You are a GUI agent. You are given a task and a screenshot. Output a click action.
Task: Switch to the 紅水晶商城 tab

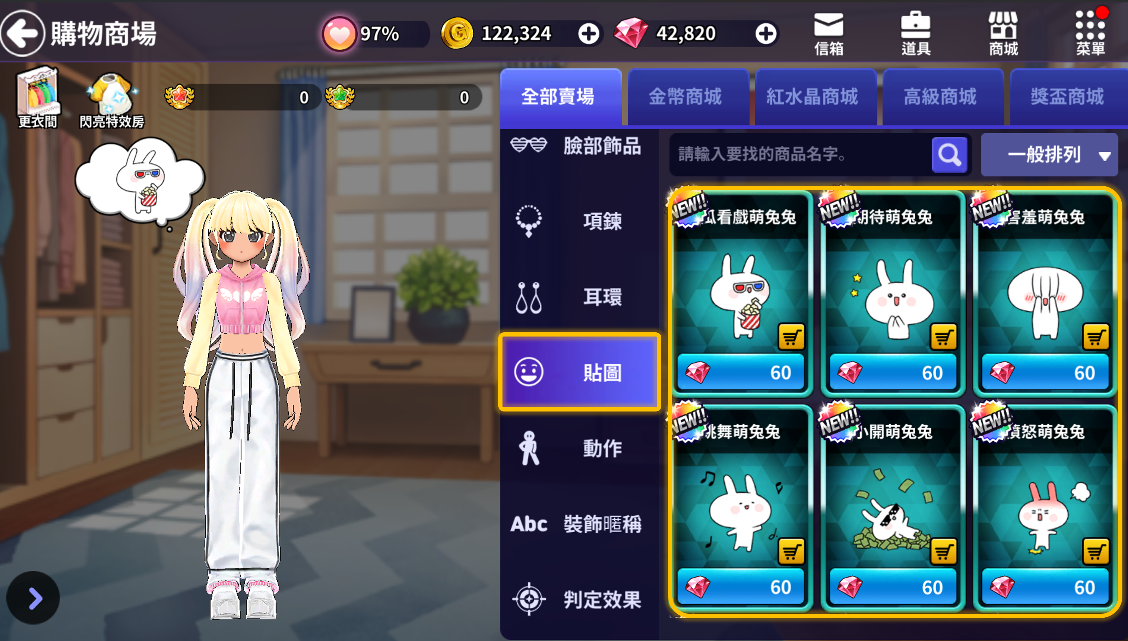(812, 97)
